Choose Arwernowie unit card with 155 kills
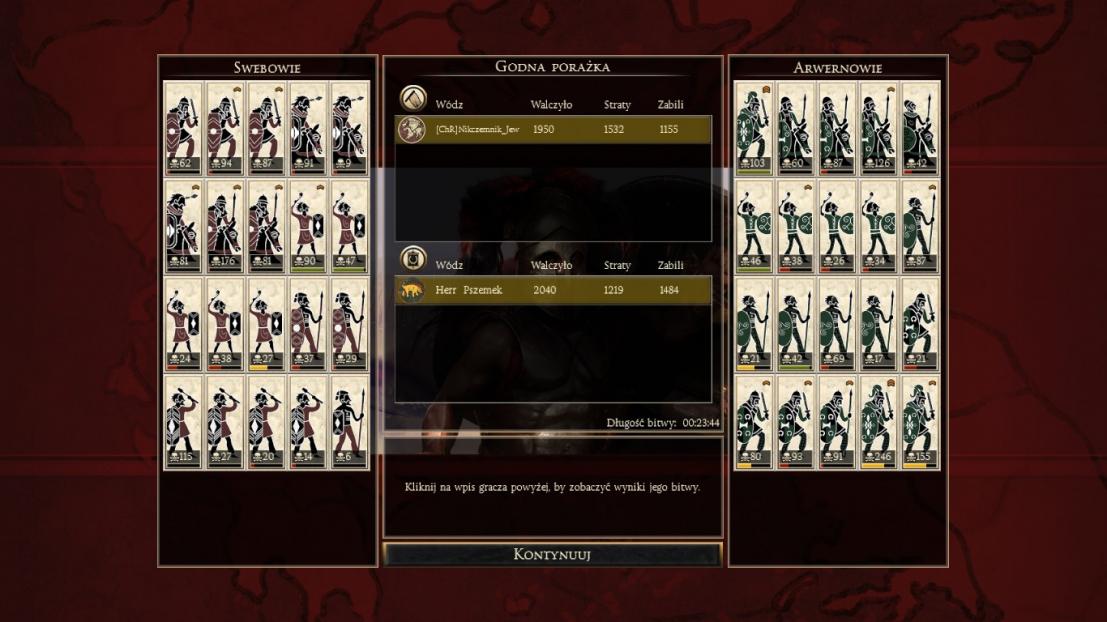Viewport: 1107px width, 622px height. (x=920, y=422)
